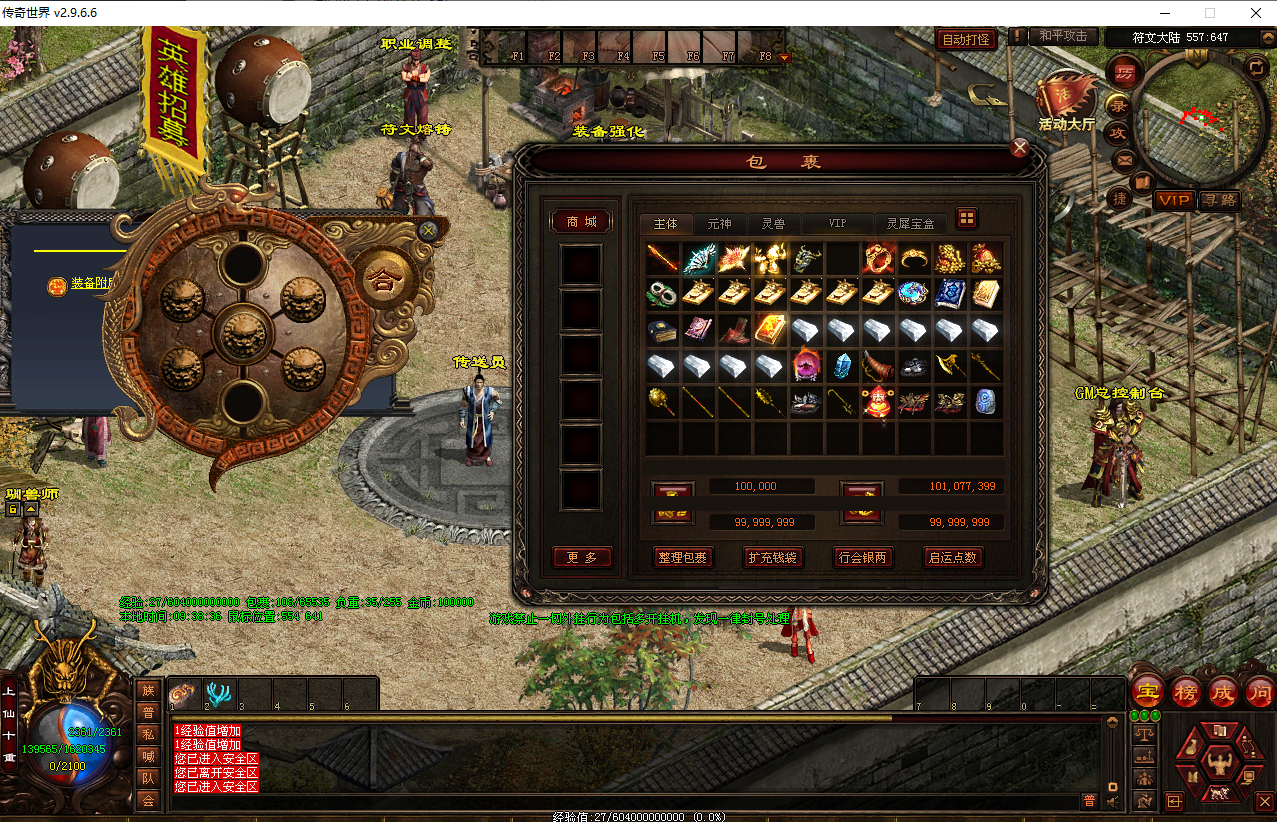Open the 活动大厅 events hall
The image size is (1277, 822).
[x=1065, y=102]
